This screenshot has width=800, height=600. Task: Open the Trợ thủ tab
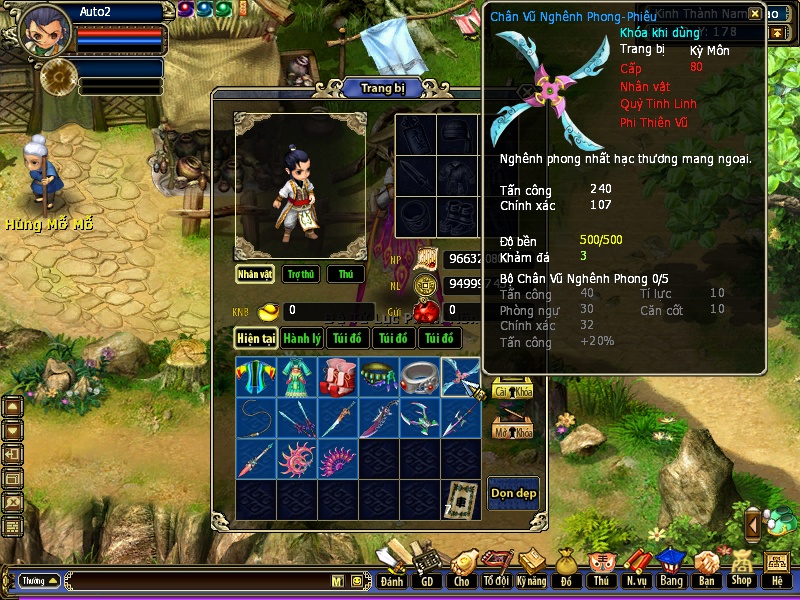pyautogui.click(x=301, y=274)
